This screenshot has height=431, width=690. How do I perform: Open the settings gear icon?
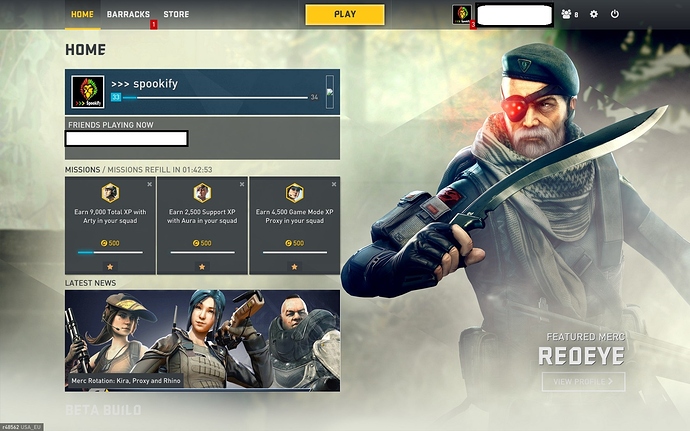pos(594,15)
